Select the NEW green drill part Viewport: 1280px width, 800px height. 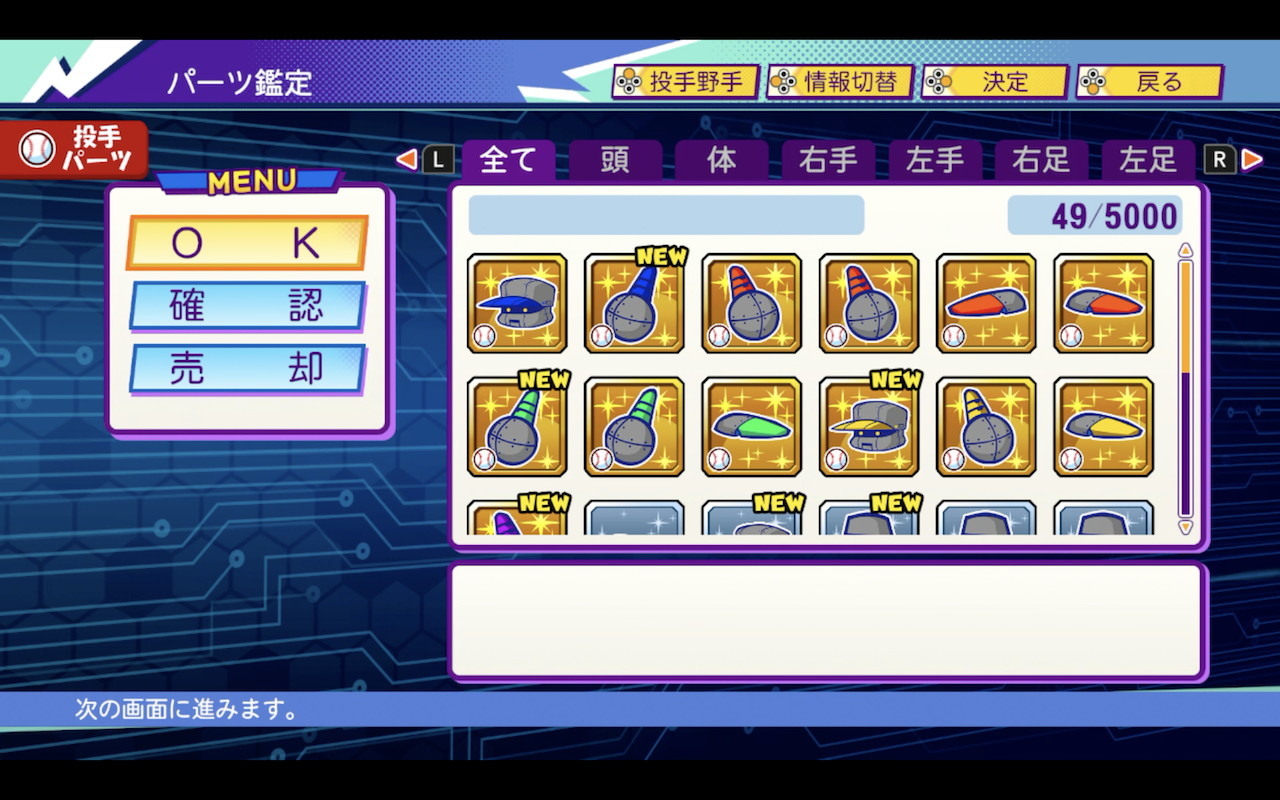tap(517, 425)
